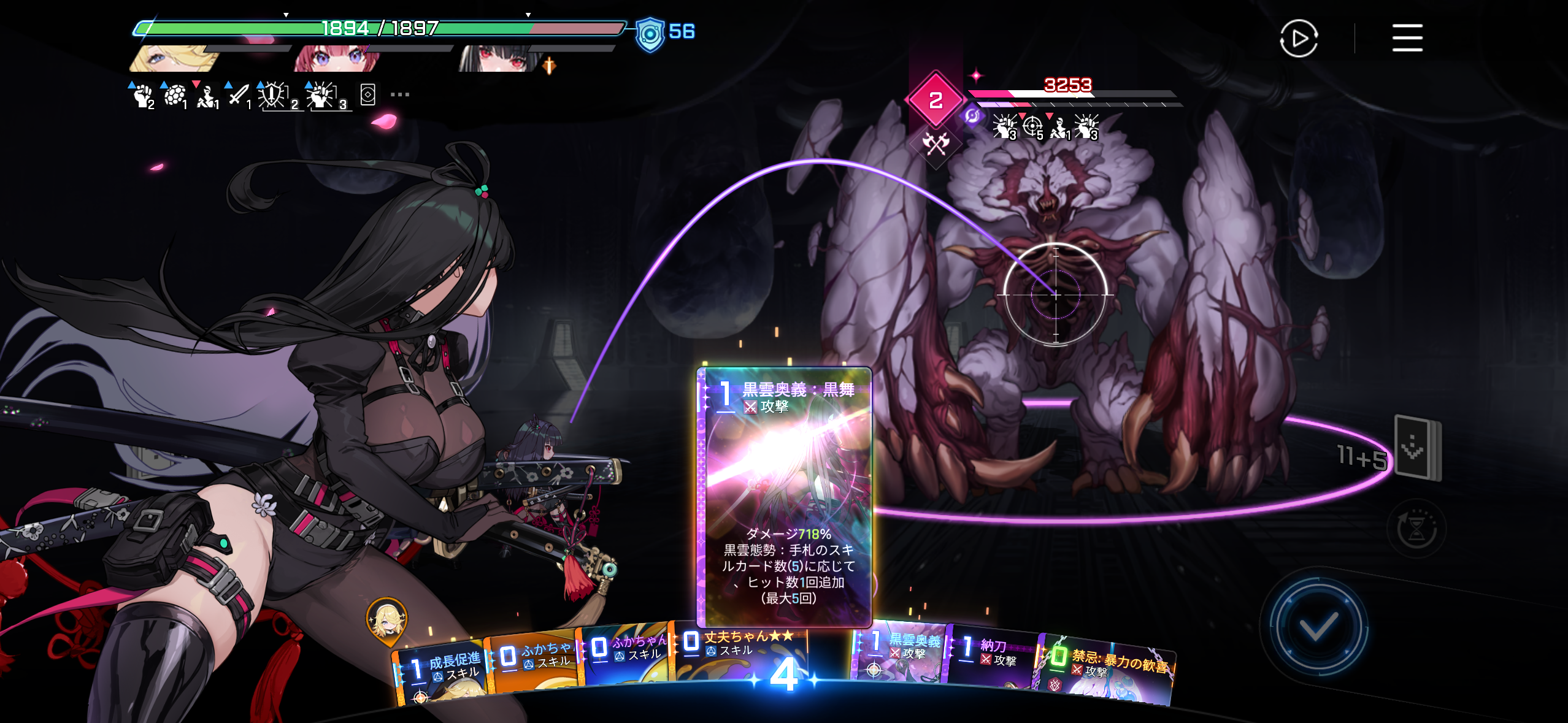Inspect the raised fist buff icon
Viewport: 1568px width, 723px height.
[x=143, y=96]
